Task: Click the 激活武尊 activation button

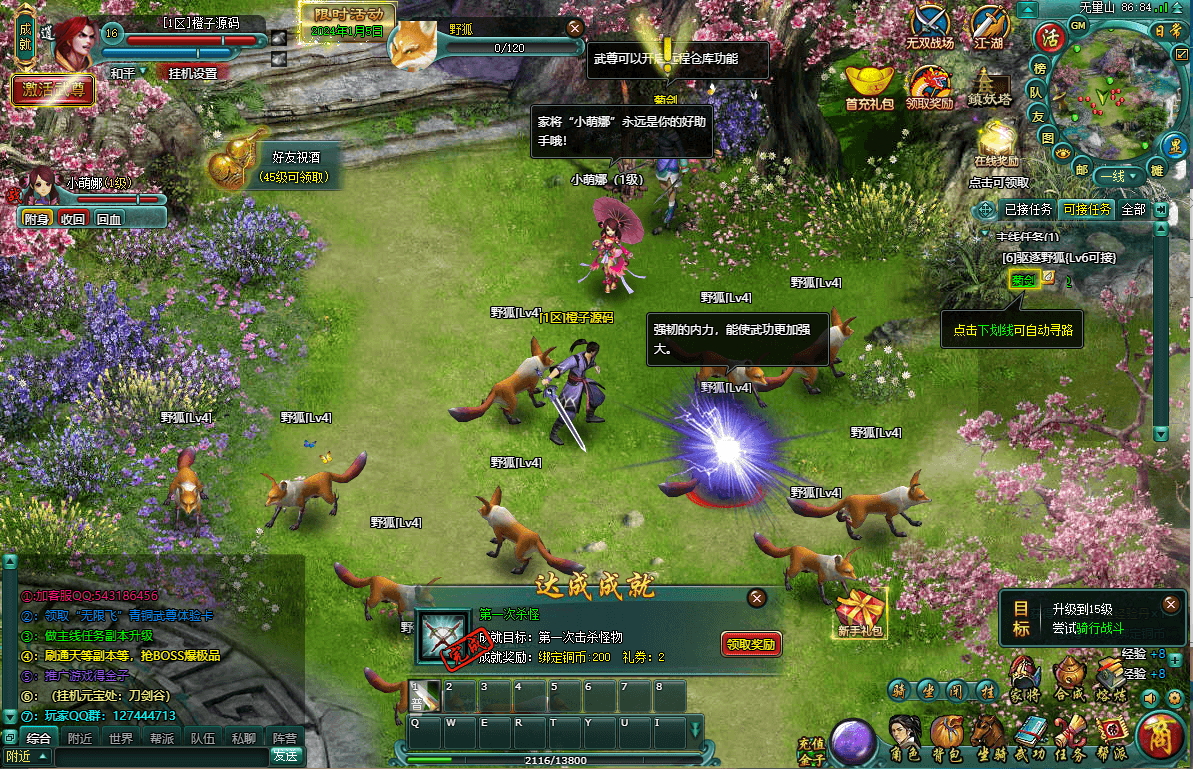Action: click(53, 90)
